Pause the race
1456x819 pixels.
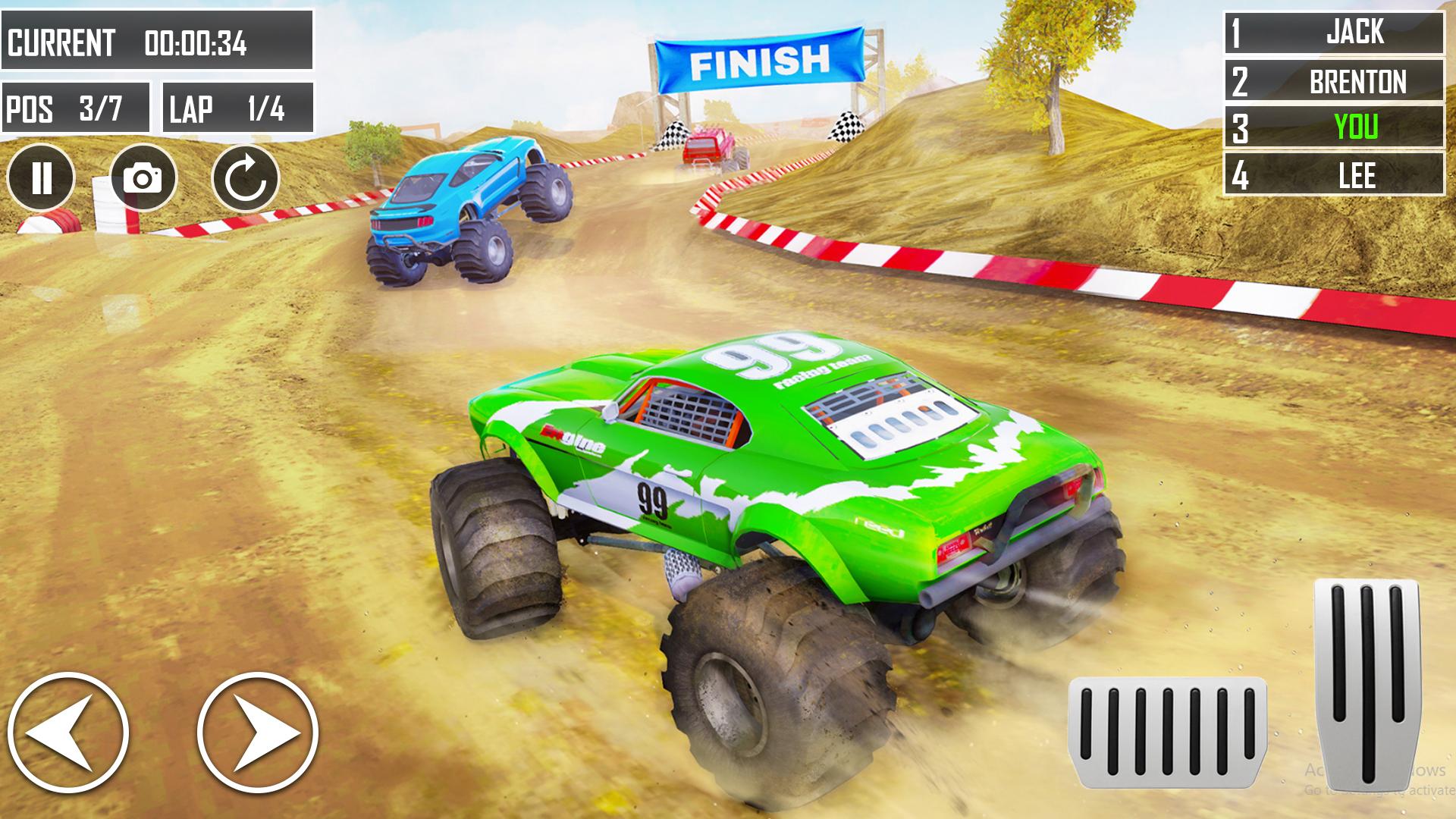[41, 178]
